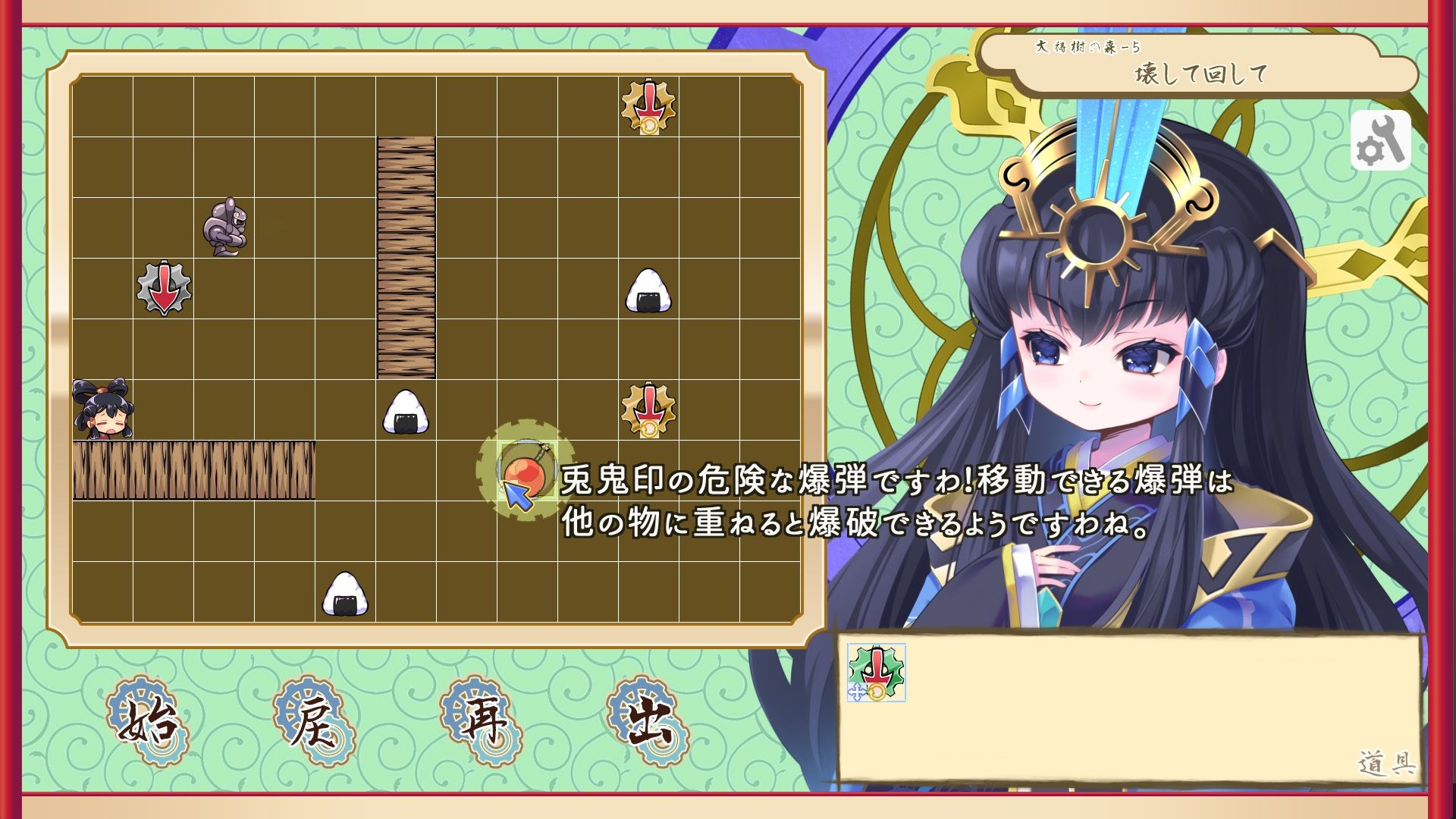Click the chibi heroine character on the grid
The image size is (1456, 819).
[x=102, y=409]
